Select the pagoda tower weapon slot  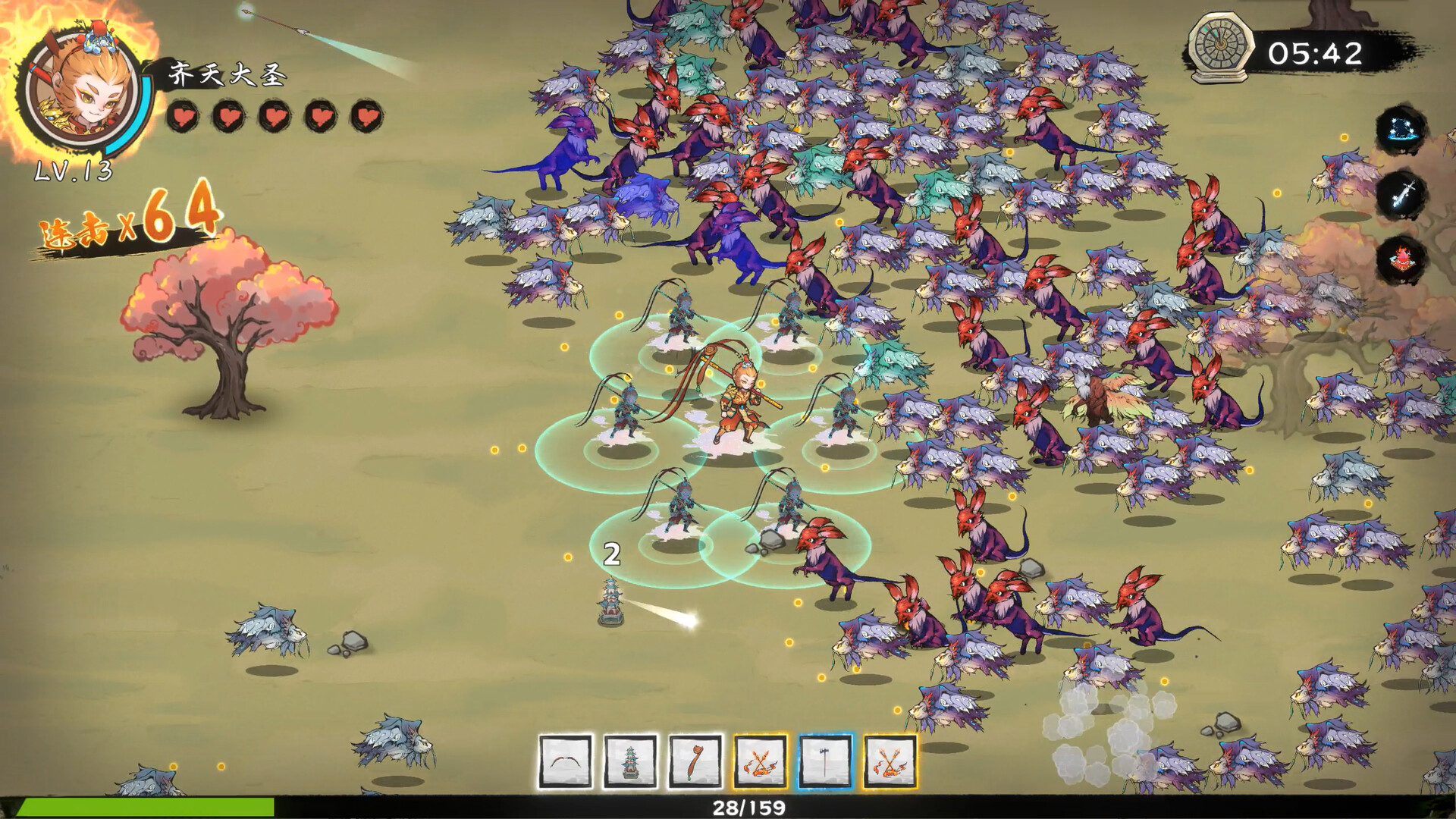(x=630, y=761)
